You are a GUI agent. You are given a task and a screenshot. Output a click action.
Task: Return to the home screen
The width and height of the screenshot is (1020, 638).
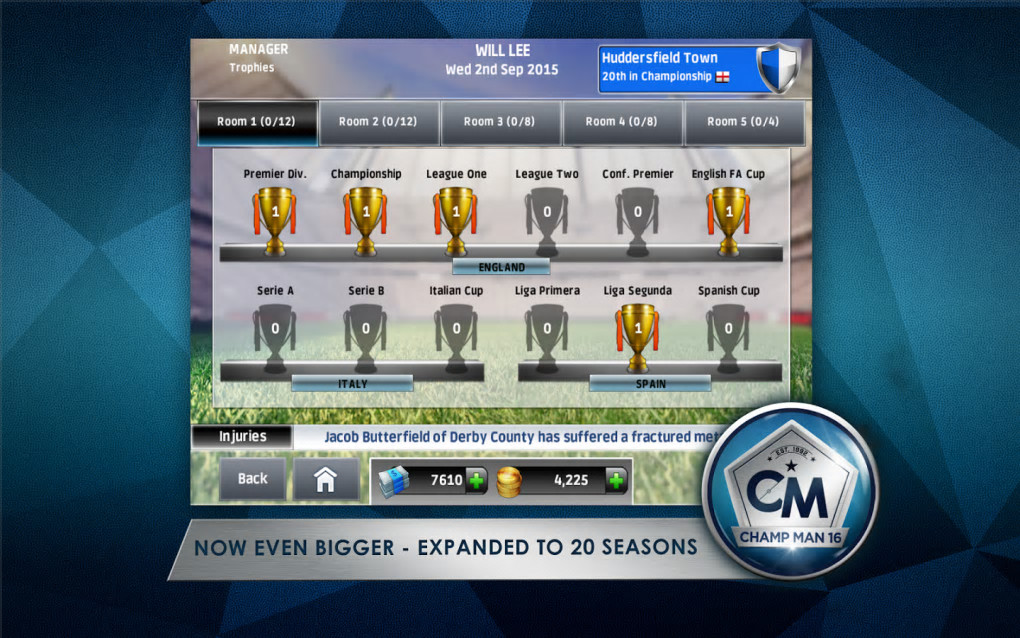click(x=325, y=480)
